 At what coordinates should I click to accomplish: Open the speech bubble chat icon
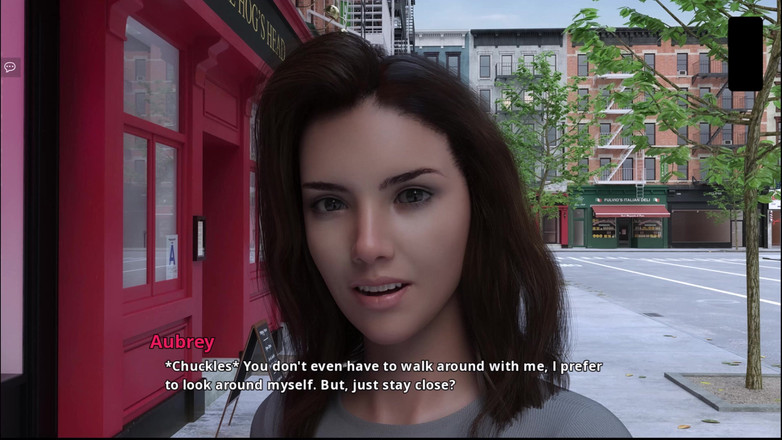click(x=10, y=67)
